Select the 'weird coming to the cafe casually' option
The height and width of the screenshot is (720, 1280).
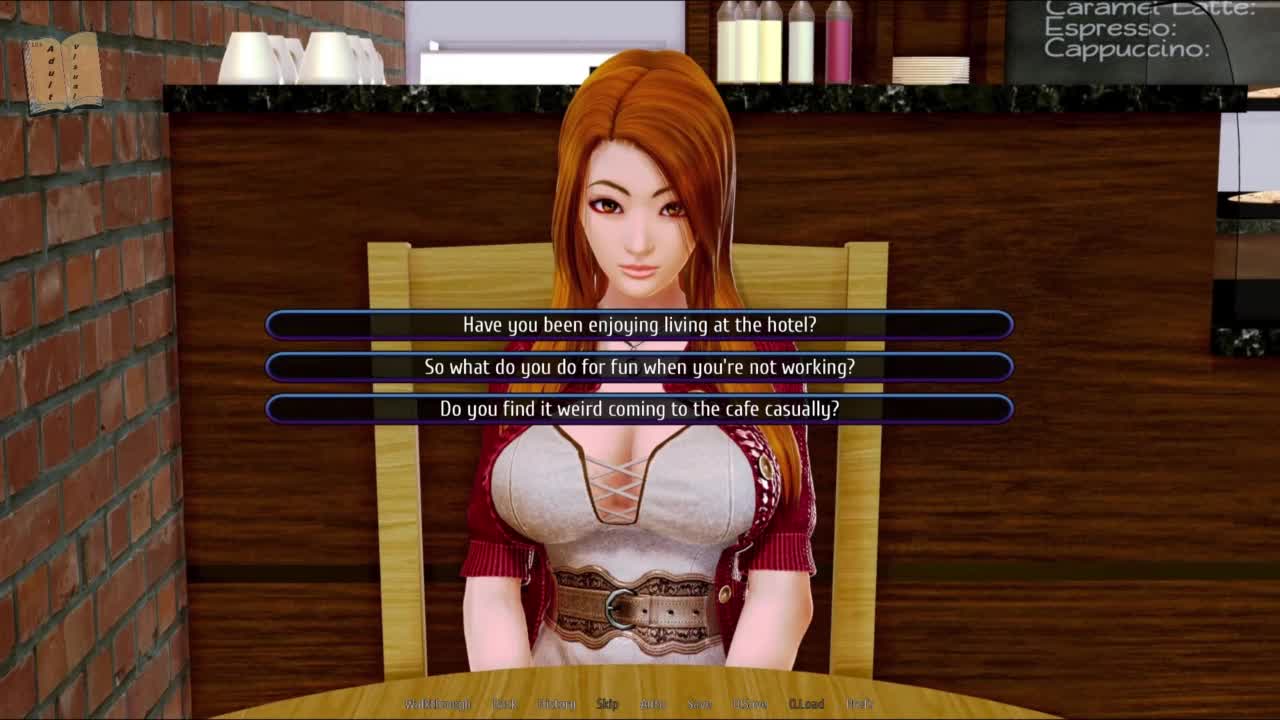pos(639,409)
